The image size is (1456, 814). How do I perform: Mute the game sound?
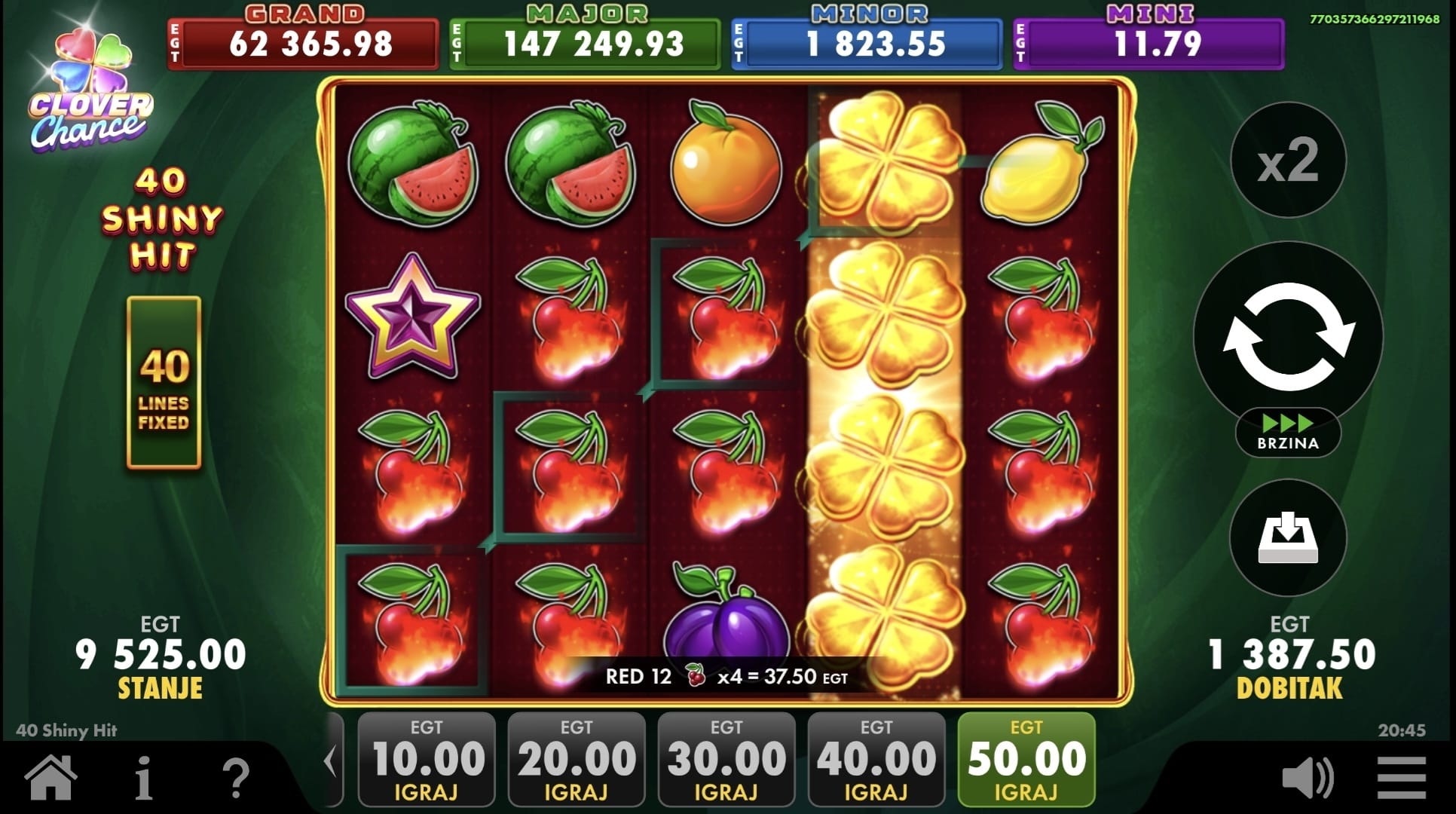[1308, 778]
